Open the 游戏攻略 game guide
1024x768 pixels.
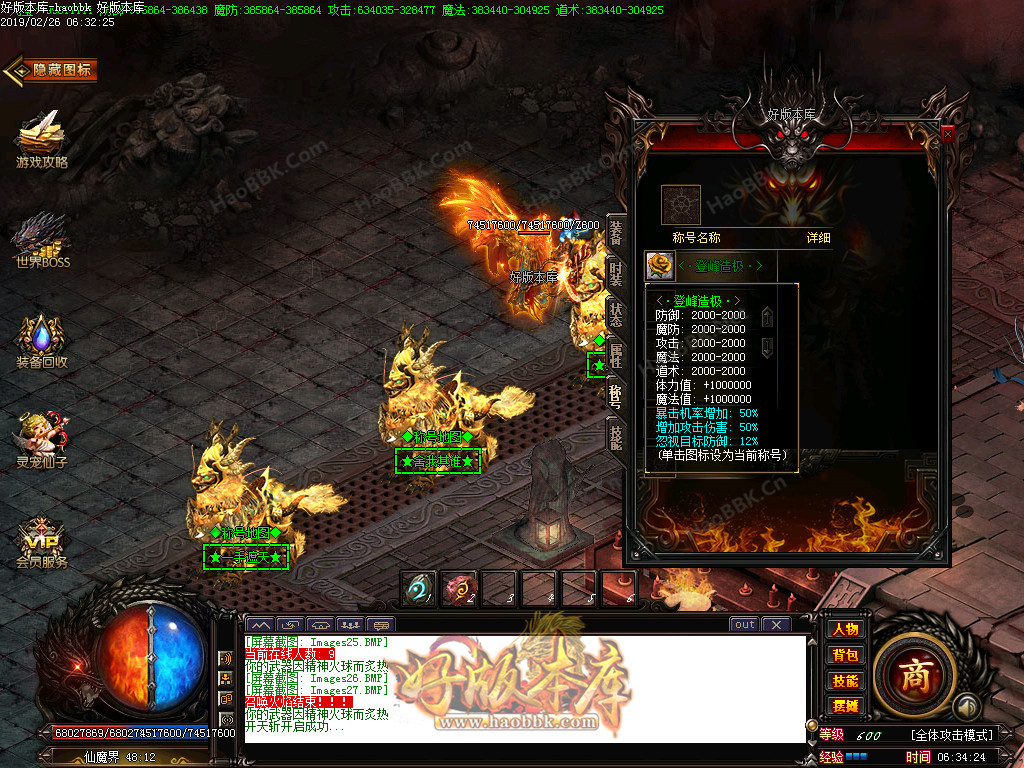41,138
